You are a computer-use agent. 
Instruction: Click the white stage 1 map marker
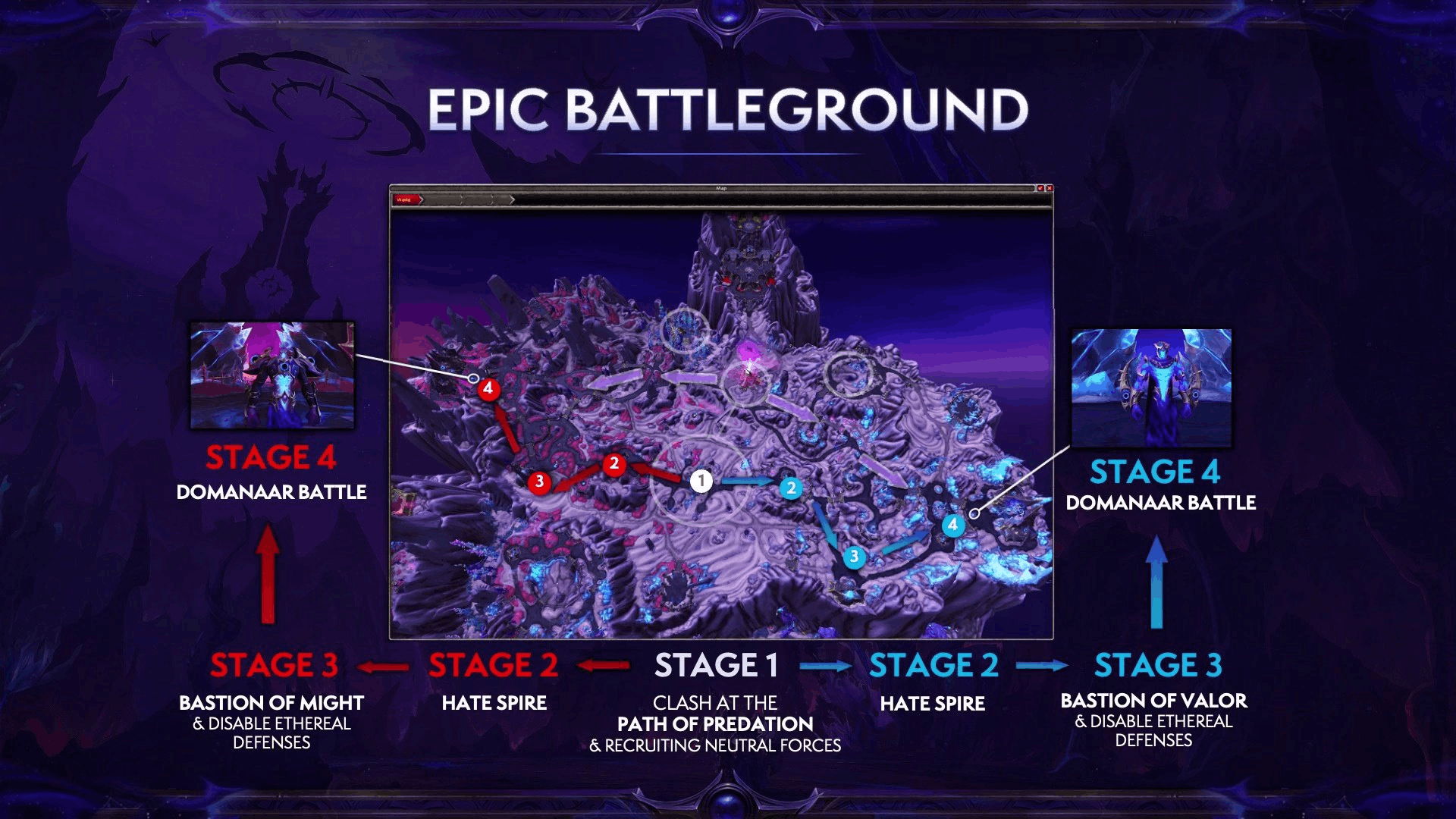pyautogui.click(x=701, y=481)
